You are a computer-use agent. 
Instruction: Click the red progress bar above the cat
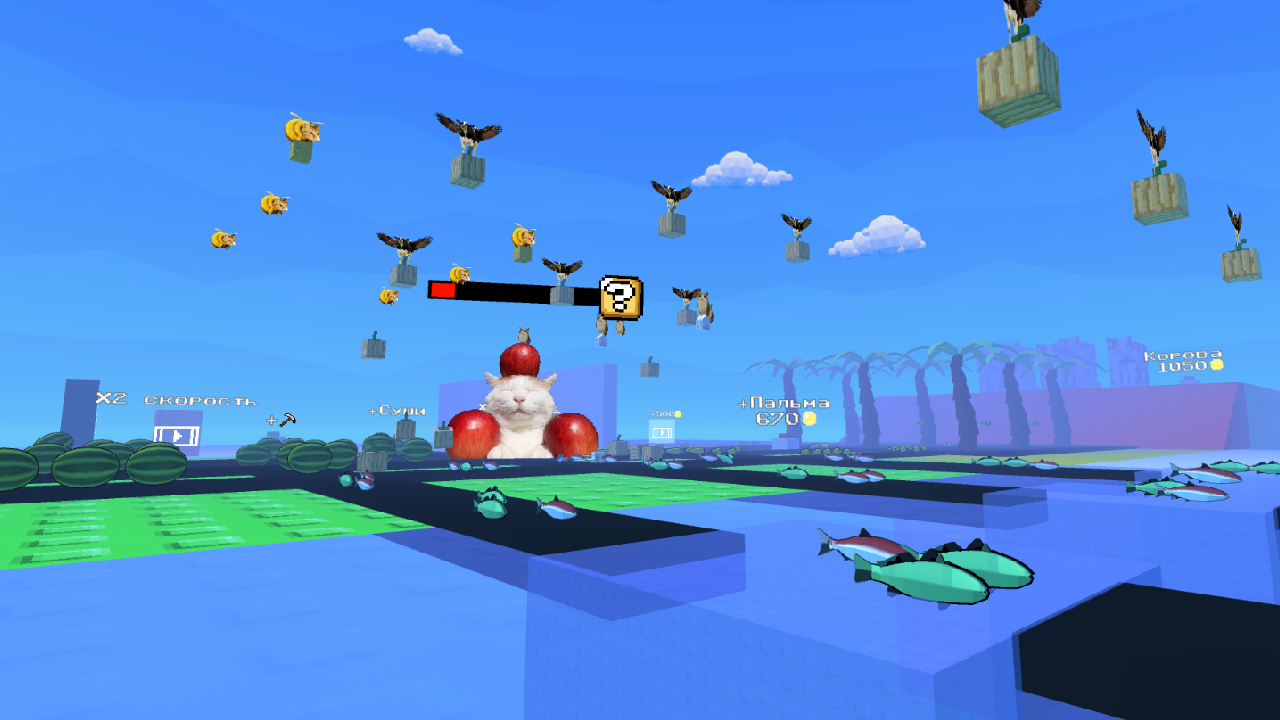coord(441,289)
